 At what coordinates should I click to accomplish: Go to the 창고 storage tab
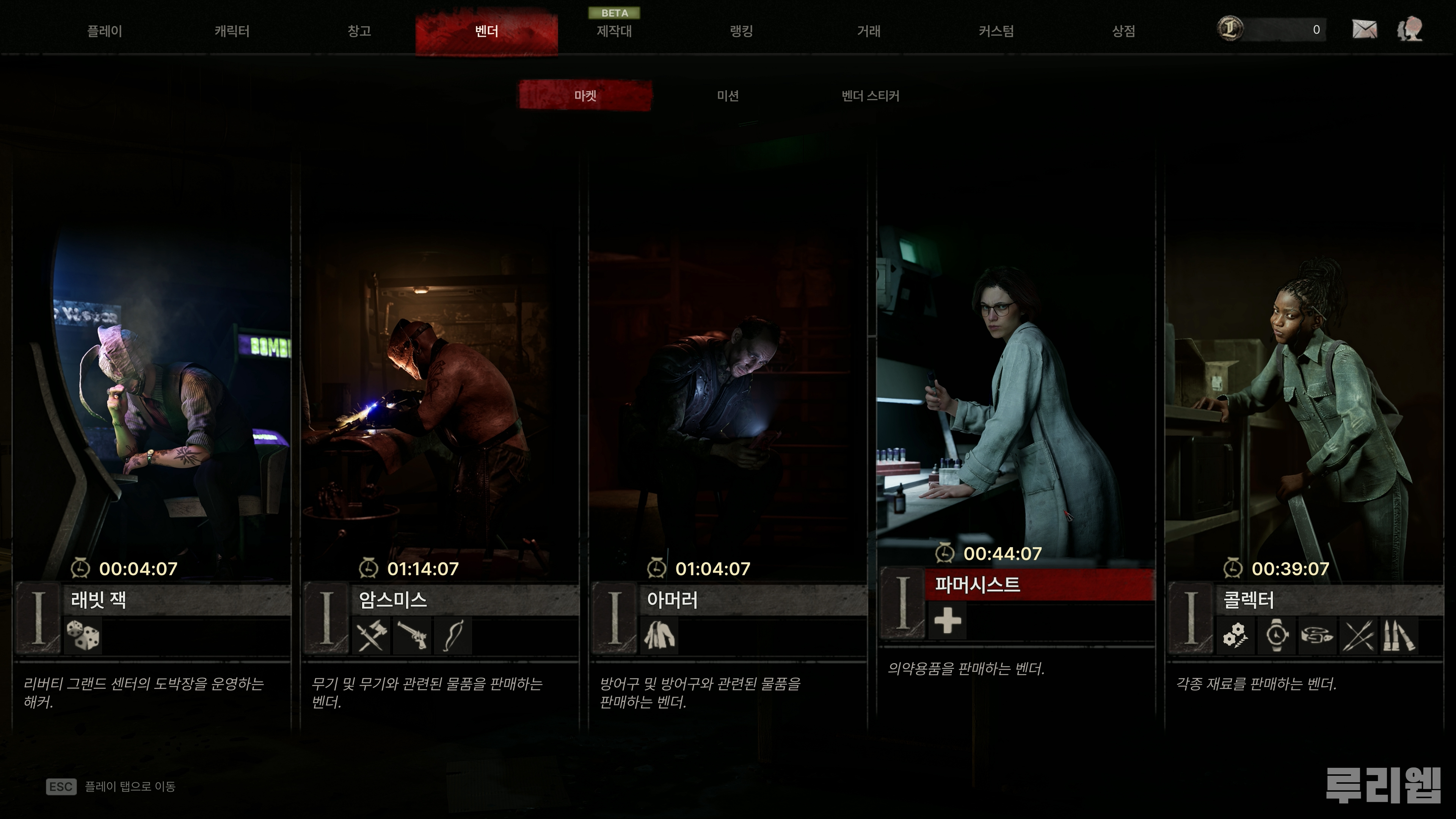(x=359, y=31)
